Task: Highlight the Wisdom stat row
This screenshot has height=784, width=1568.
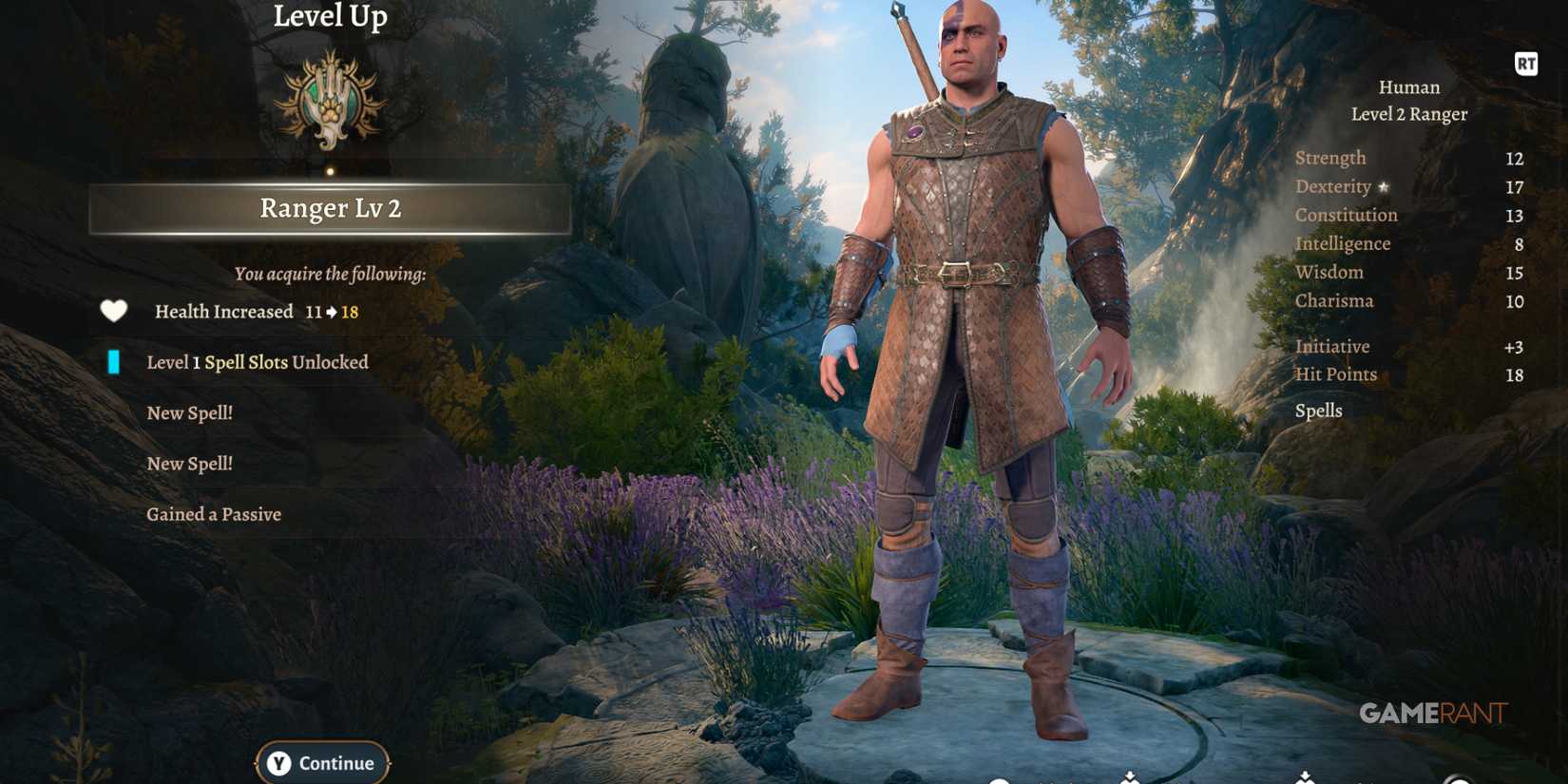Action: pyautogui.click(x=1329, y=272)
